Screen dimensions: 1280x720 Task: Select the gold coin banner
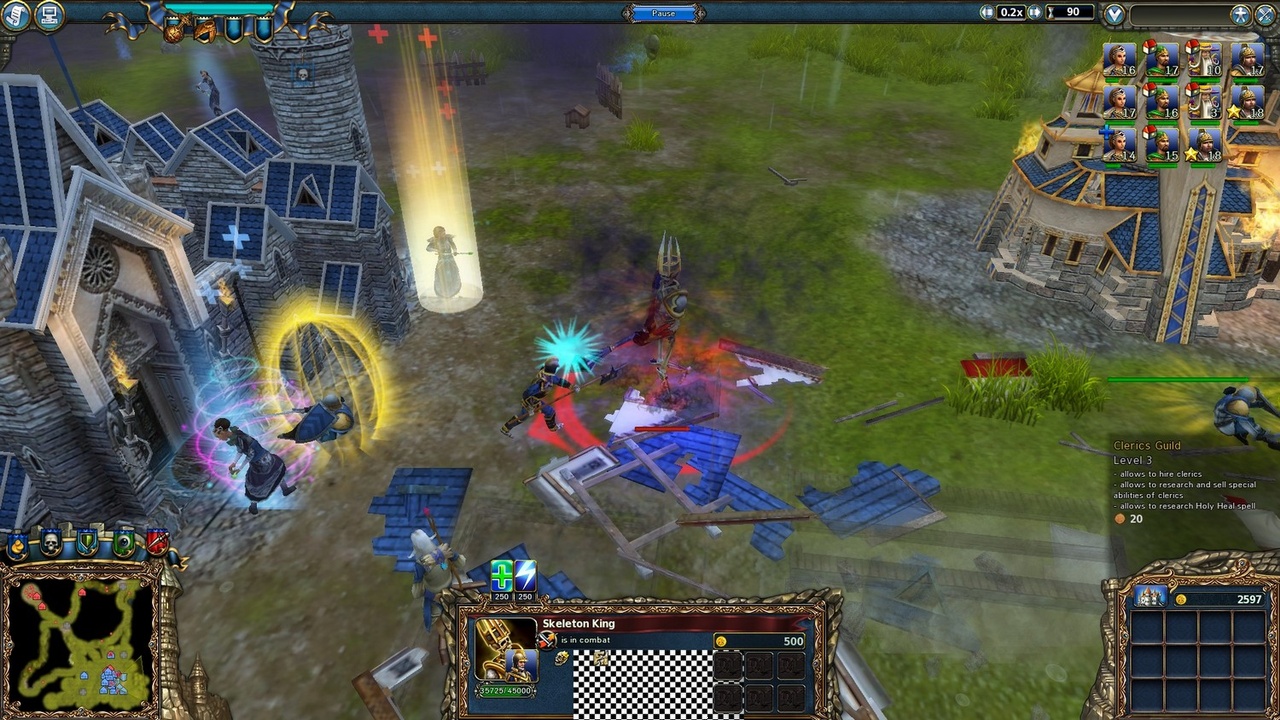[x=16, y=545]
